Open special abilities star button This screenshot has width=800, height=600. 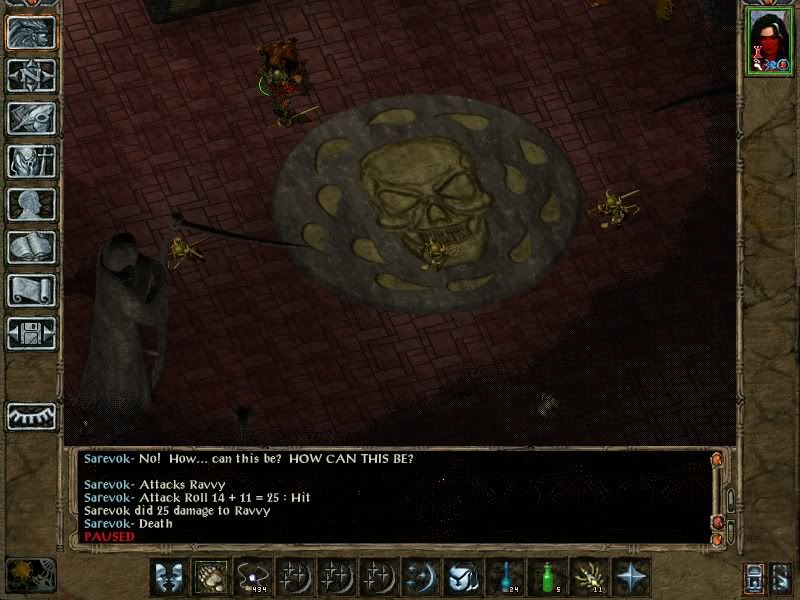coord(630,577)
